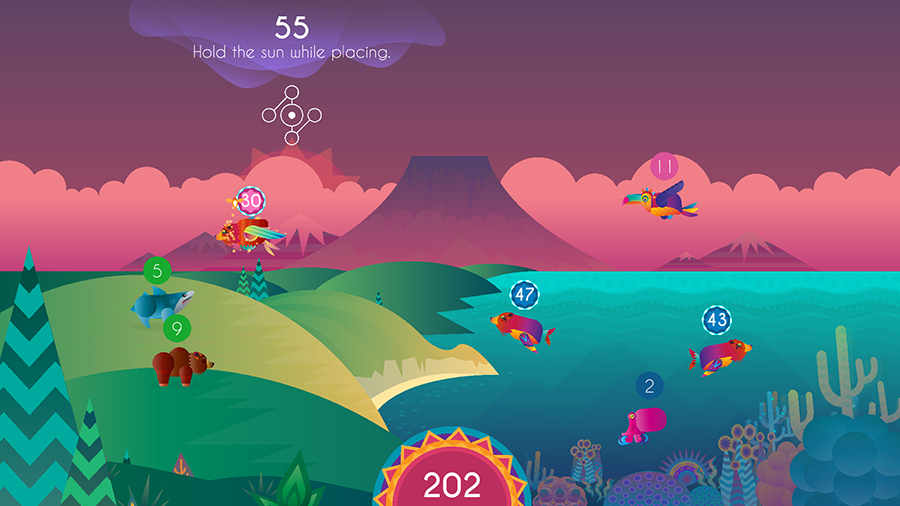The height and width of the screenshot is (506, 900).
Task: Choose the green badge numbered 5
Action: (157, 270)
